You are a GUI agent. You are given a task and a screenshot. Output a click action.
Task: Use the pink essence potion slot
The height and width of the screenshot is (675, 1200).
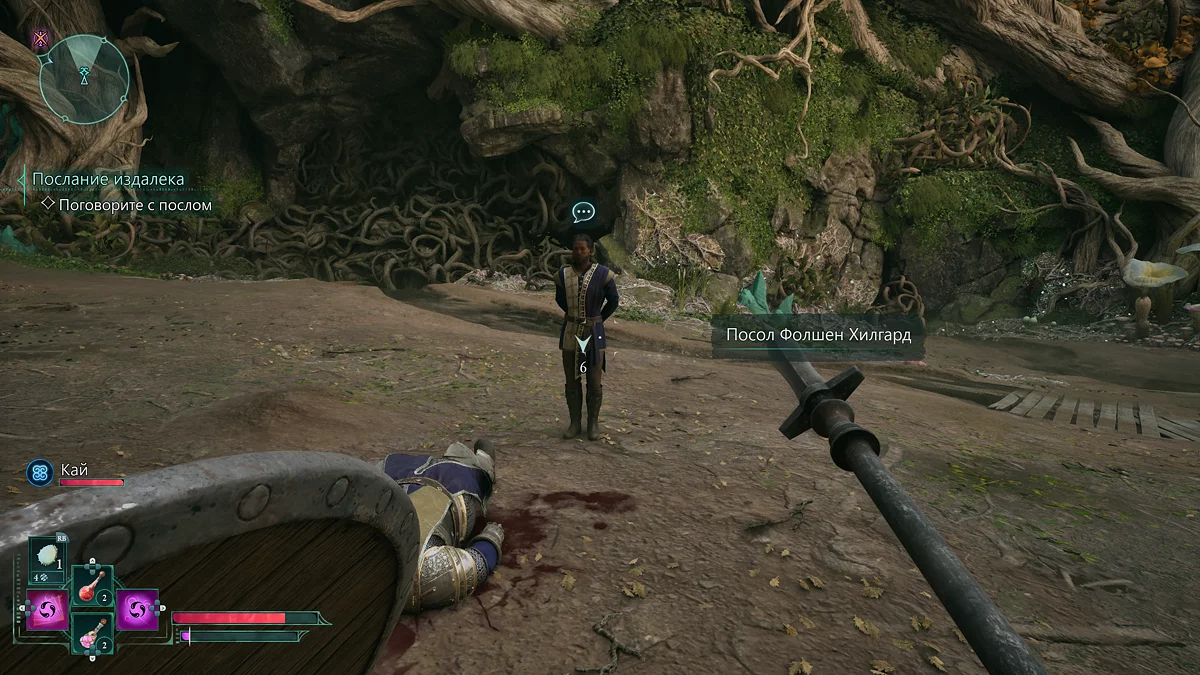(92, 633)
